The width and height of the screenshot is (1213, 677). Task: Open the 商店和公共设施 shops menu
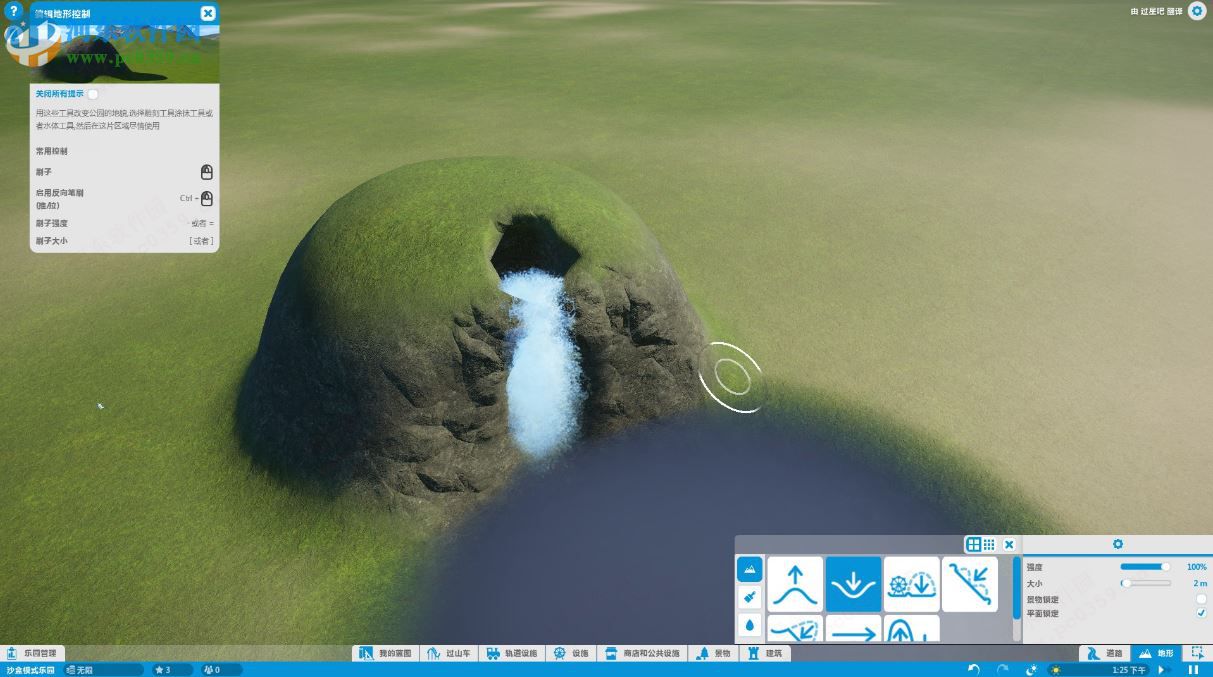point(643,653)
